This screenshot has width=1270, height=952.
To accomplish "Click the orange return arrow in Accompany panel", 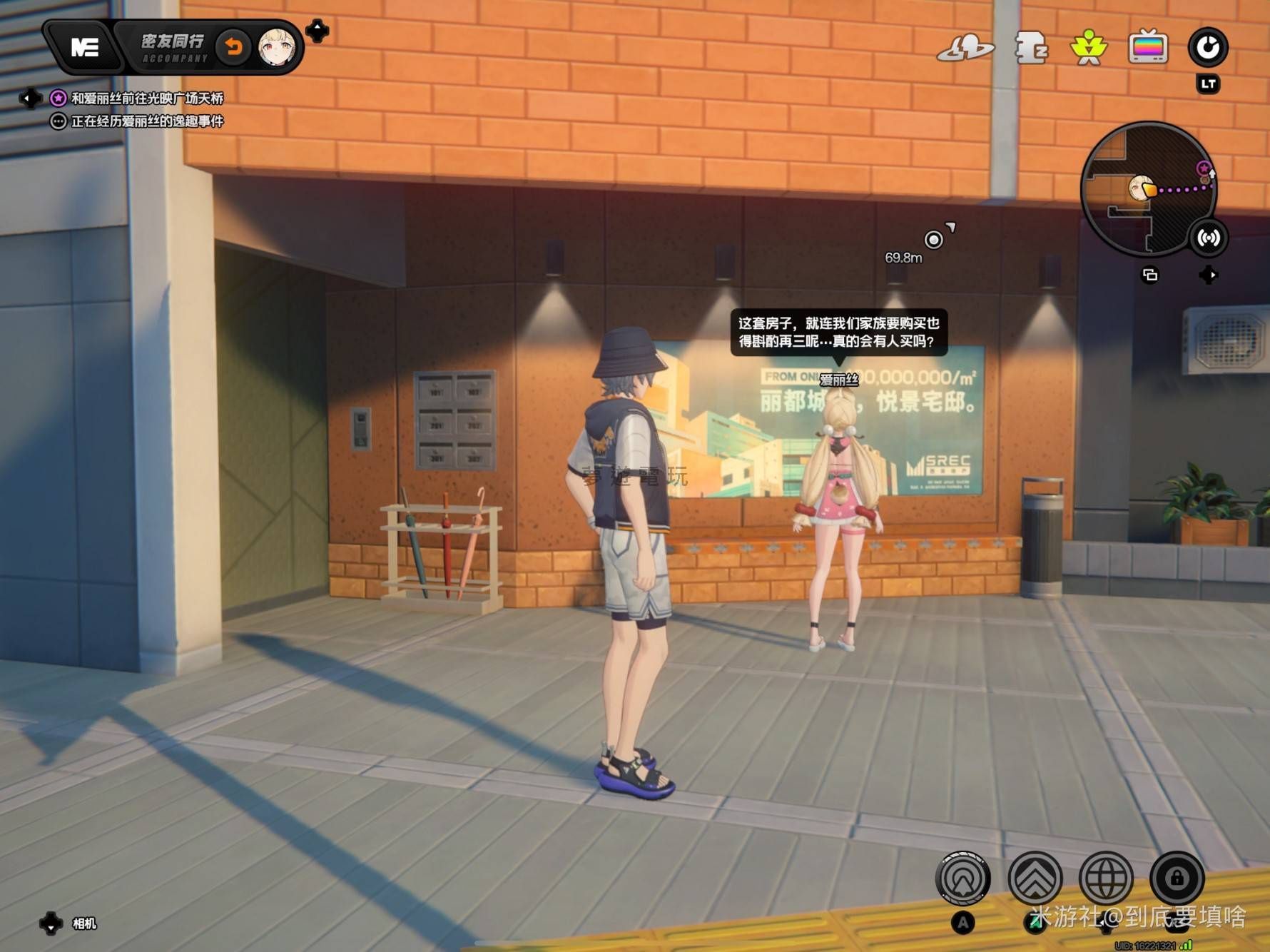I will click(233, 47).
